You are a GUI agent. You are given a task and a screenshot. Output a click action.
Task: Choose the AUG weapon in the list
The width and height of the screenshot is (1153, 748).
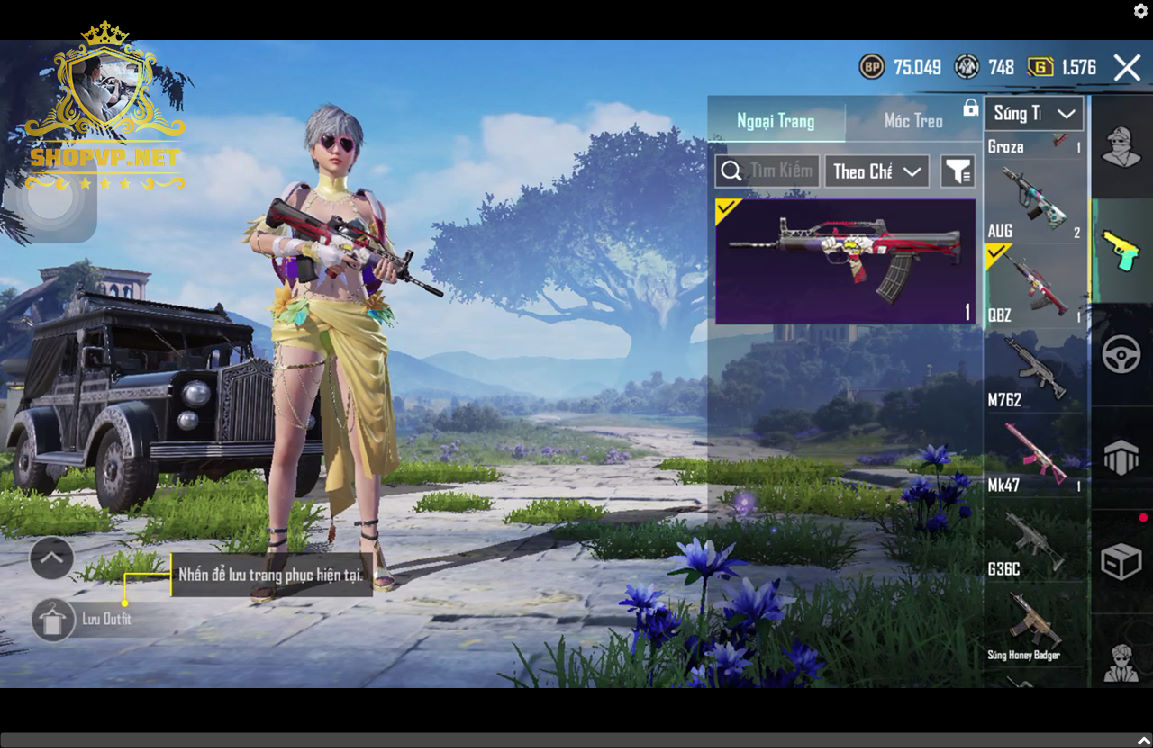[x=1034, y=200]
